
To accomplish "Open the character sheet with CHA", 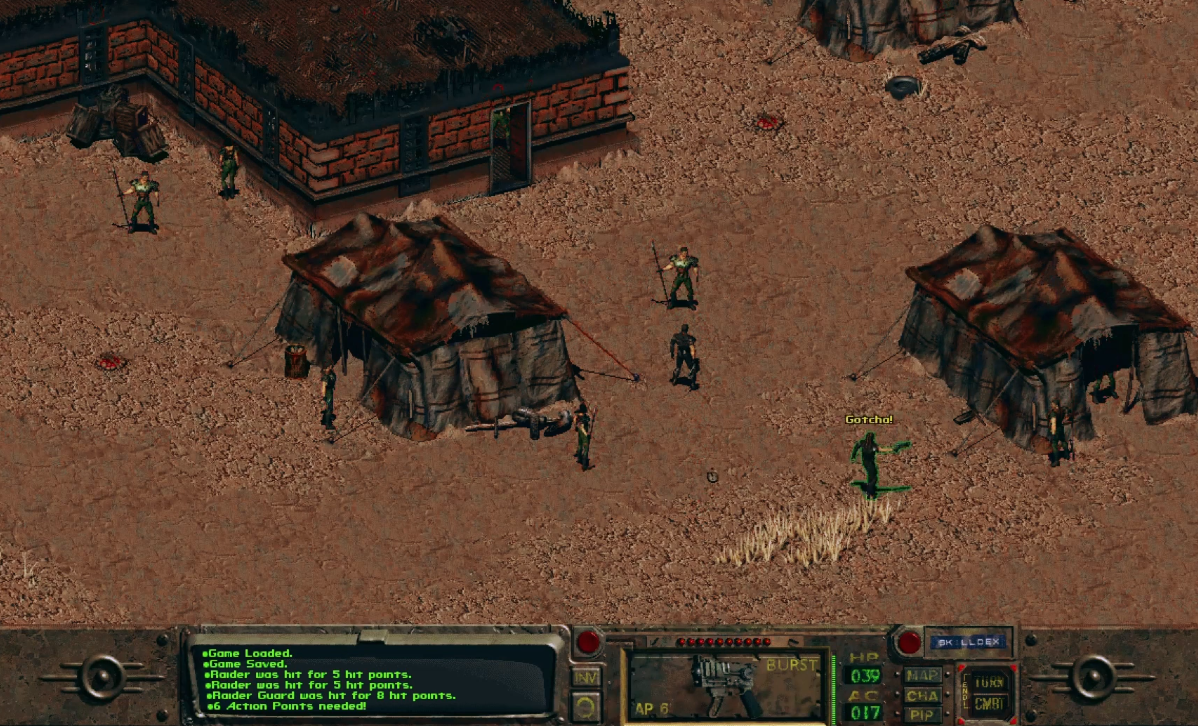I will (922, 695).
